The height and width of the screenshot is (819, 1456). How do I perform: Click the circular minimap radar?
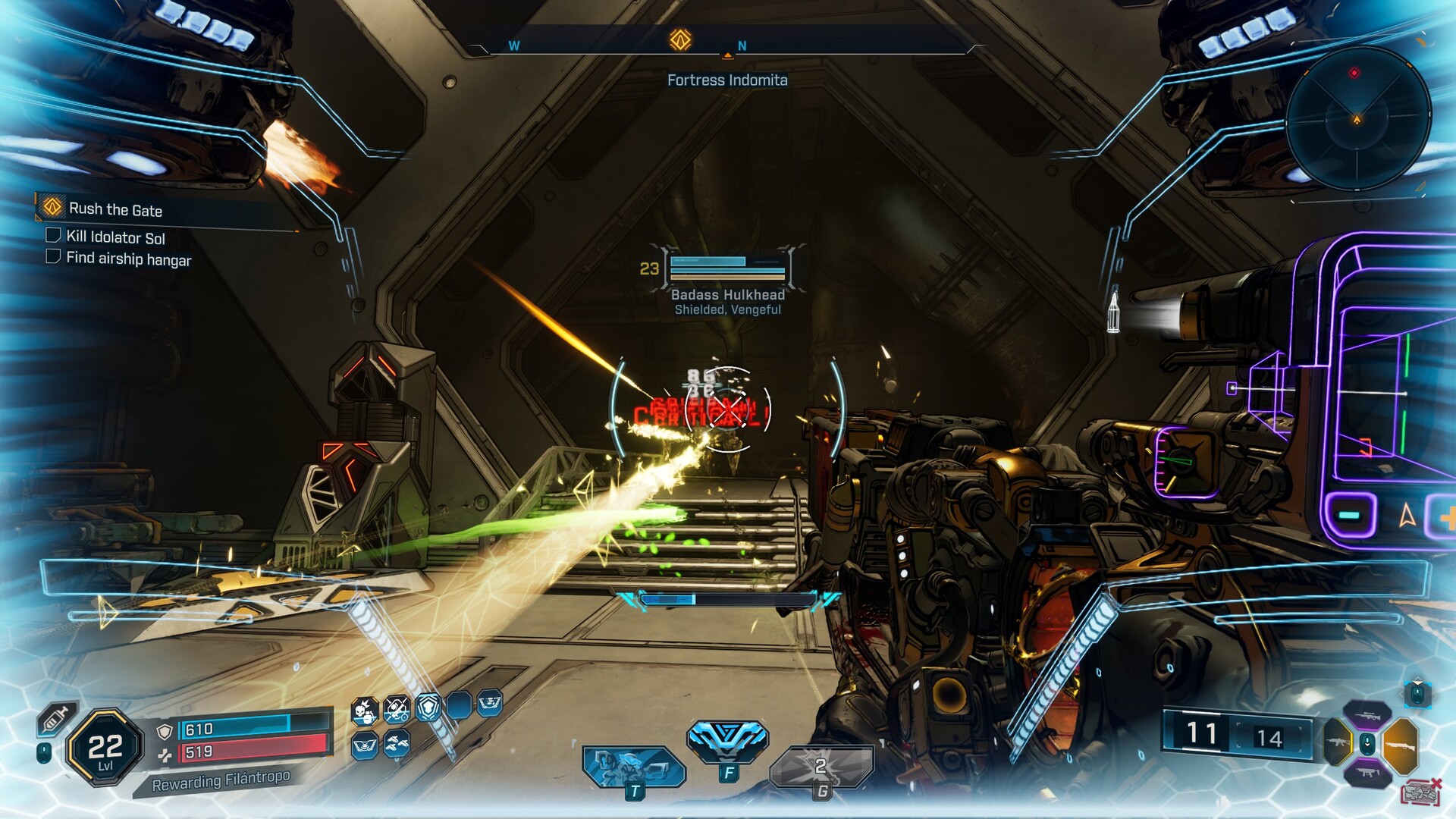pyautogui.click(x=1357, y=118)
